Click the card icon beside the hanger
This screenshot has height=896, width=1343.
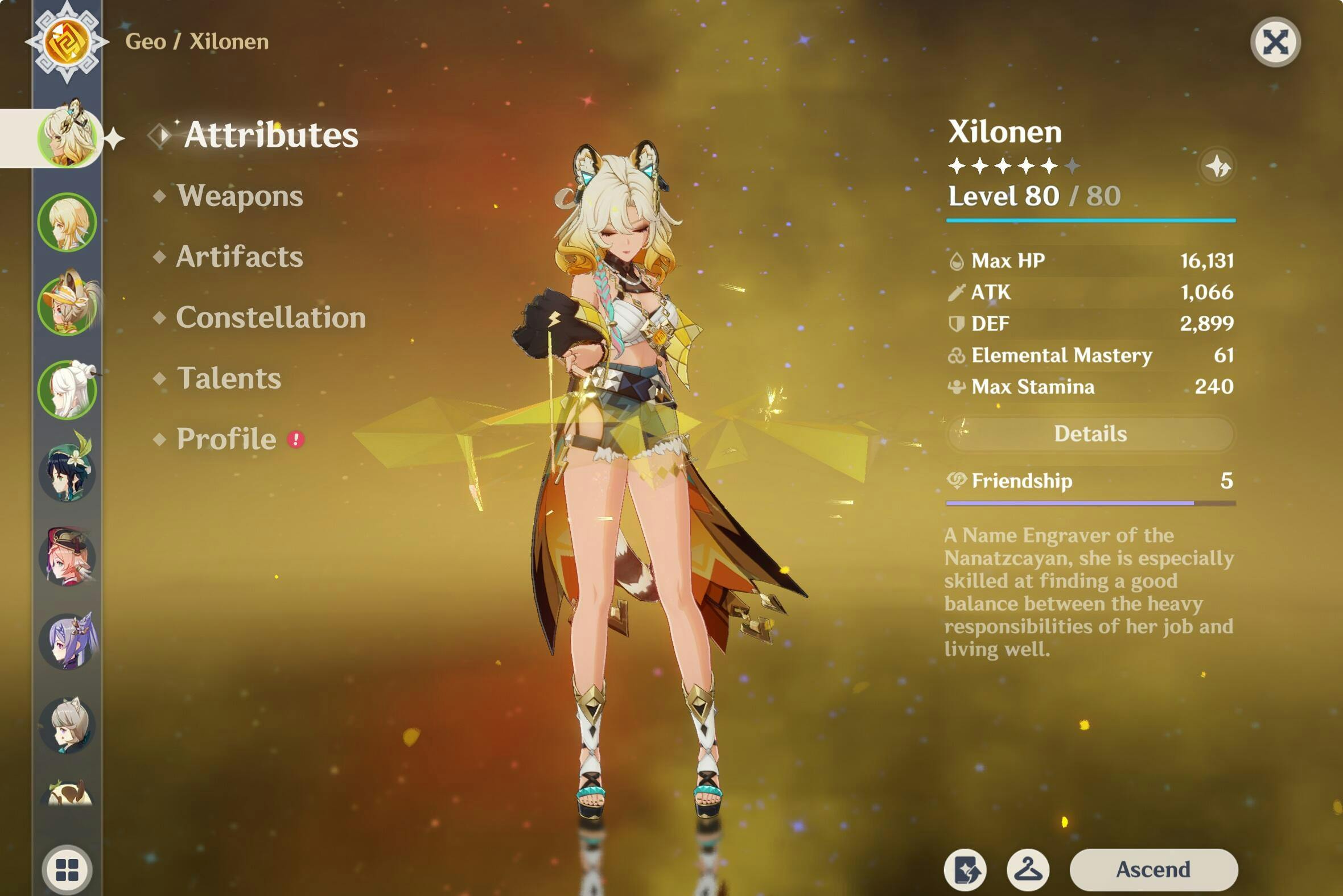click(x=965, y=870)
